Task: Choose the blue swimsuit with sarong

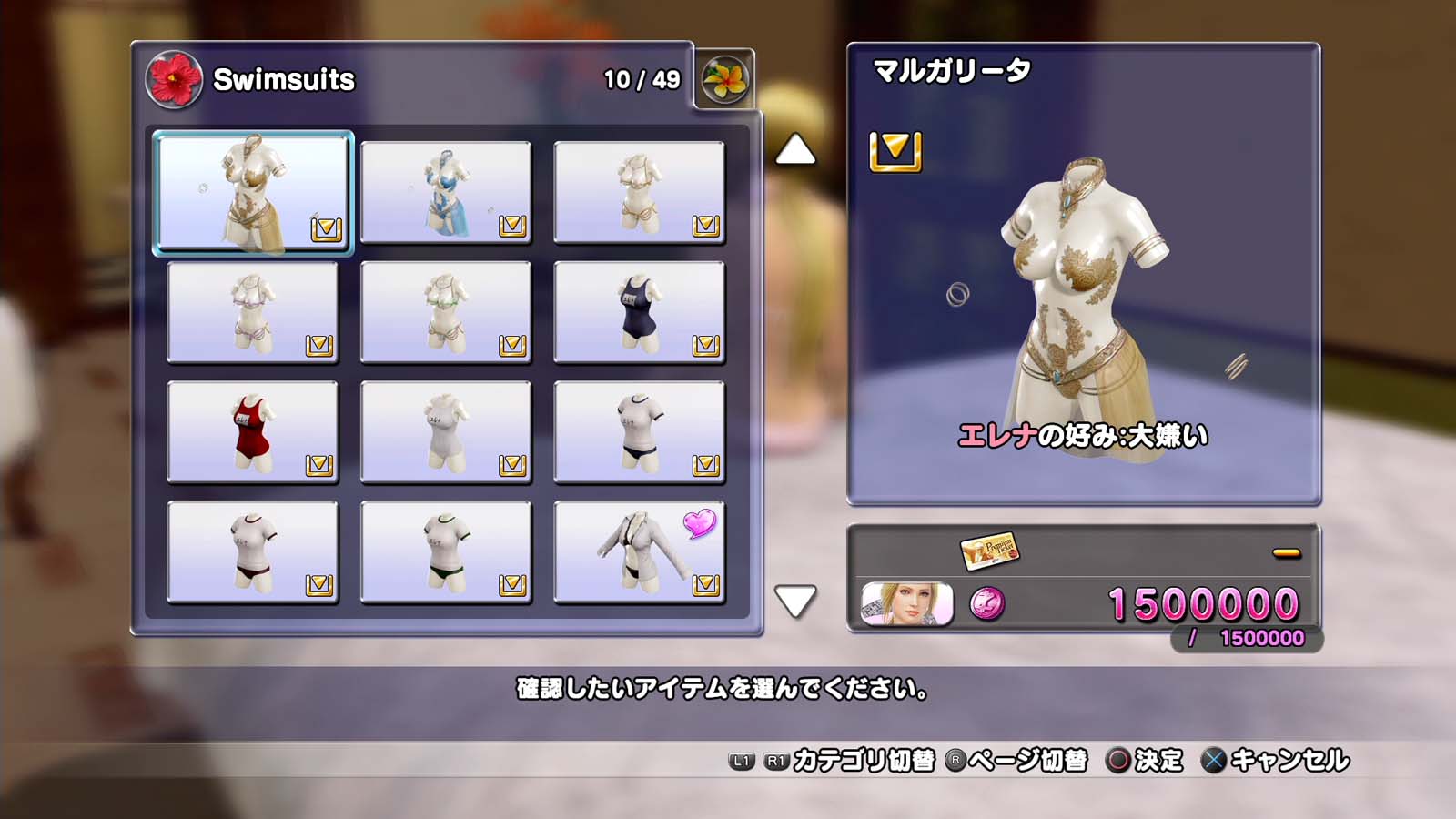Action: coord(446,193)
